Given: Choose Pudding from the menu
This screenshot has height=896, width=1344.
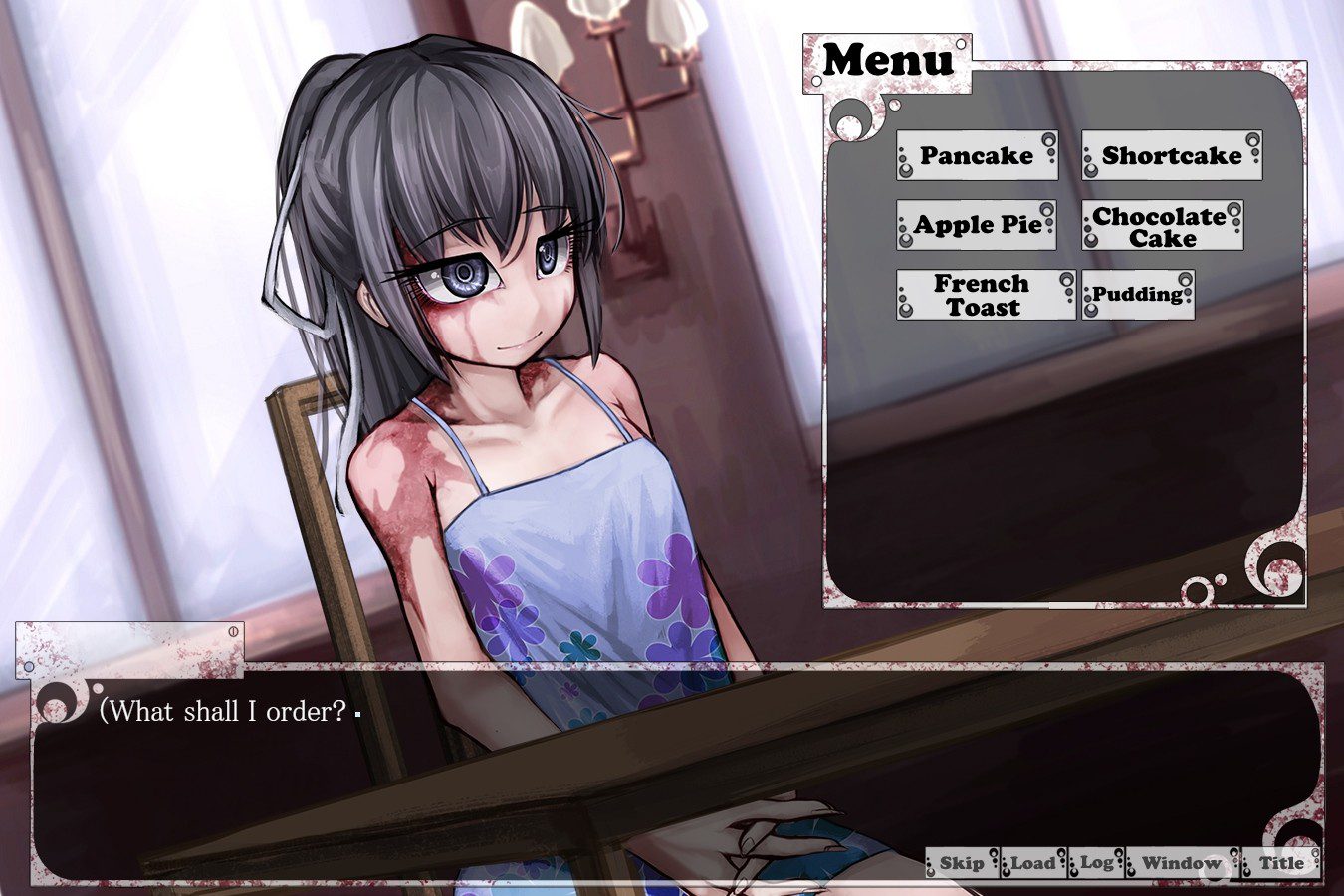Looking at the screenshot, I should (1137, 295).
